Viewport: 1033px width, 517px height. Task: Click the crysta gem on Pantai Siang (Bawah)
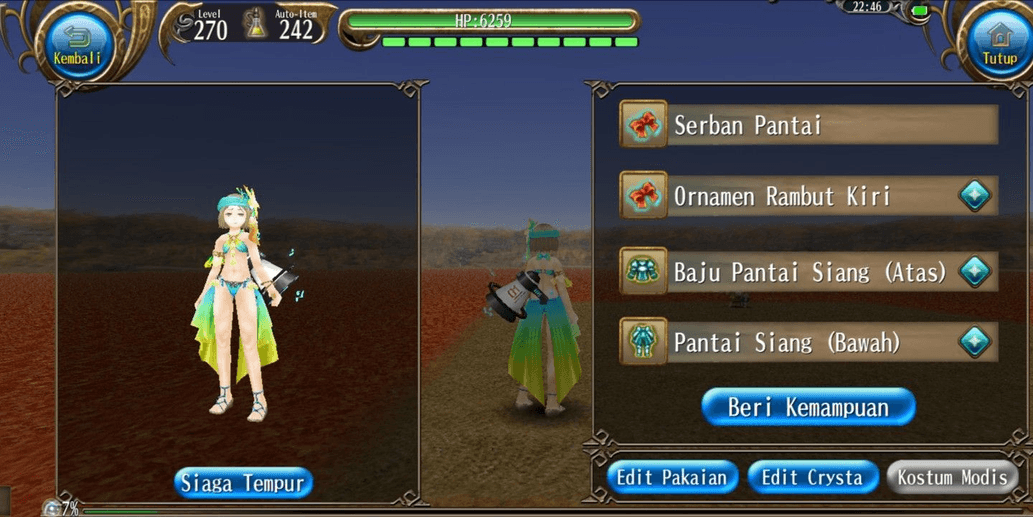coord(974,343)
